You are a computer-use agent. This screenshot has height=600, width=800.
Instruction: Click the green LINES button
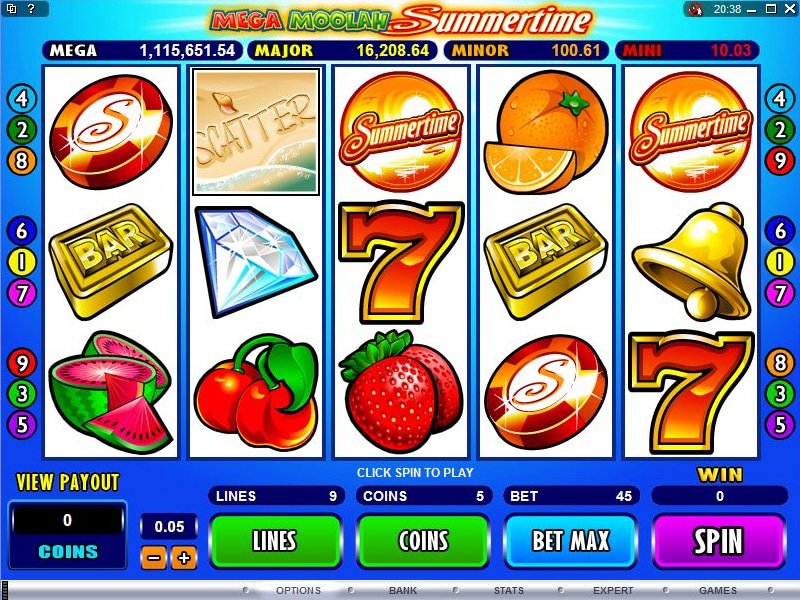pyautogui.click(x=273, y=541)
